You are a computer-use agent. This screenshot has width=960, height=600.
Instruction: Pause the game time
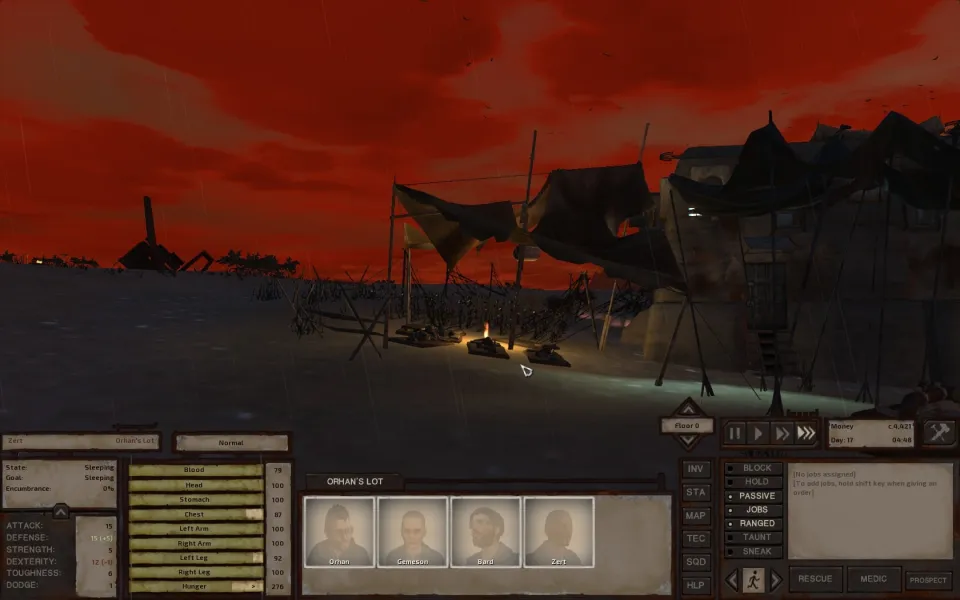coord(736,433)
